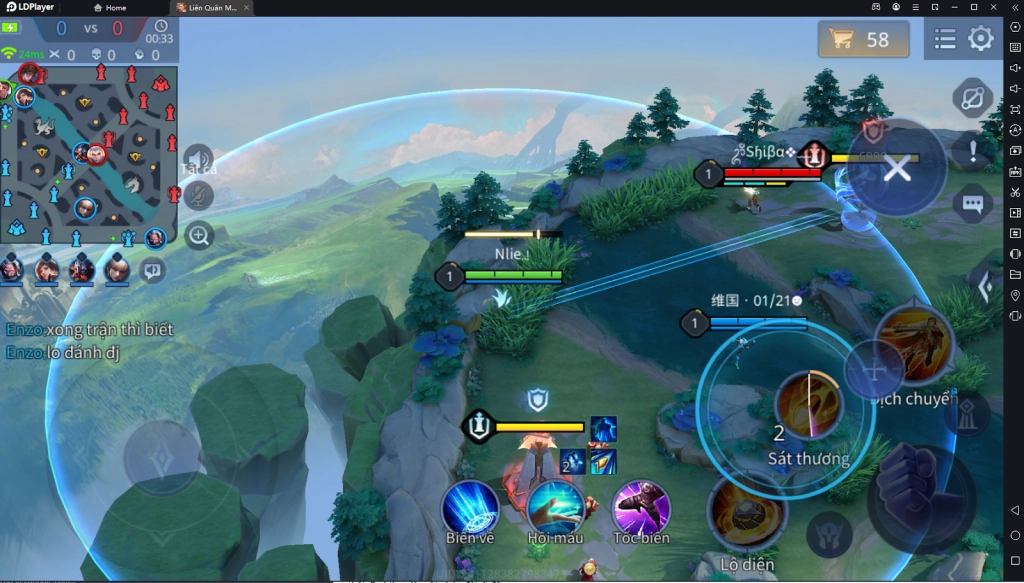1024x583 pixels.
Task: Click the minimap
Action: point(90,153)
